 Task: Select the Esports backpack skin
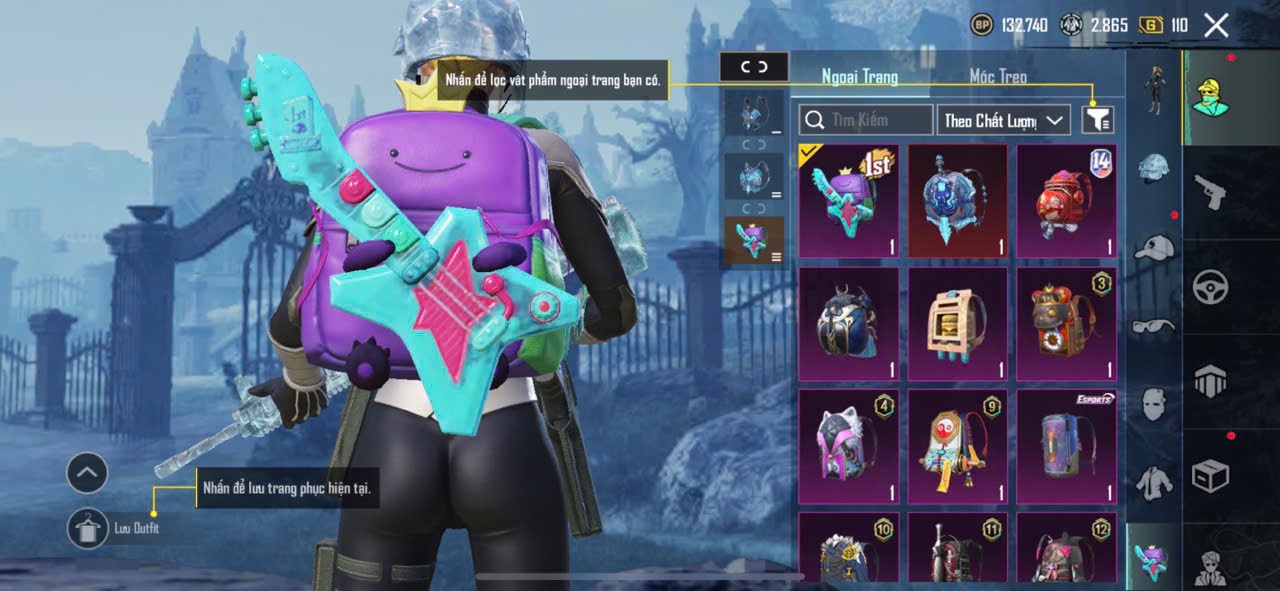tap(1067, 446)
